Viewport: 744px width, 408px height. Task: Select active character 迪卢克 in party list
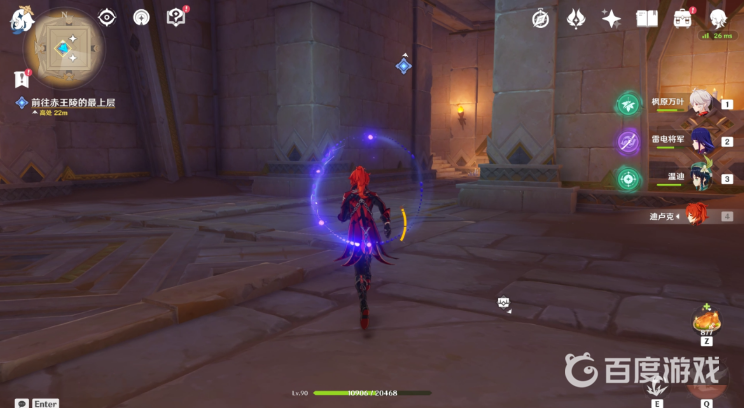693,215
